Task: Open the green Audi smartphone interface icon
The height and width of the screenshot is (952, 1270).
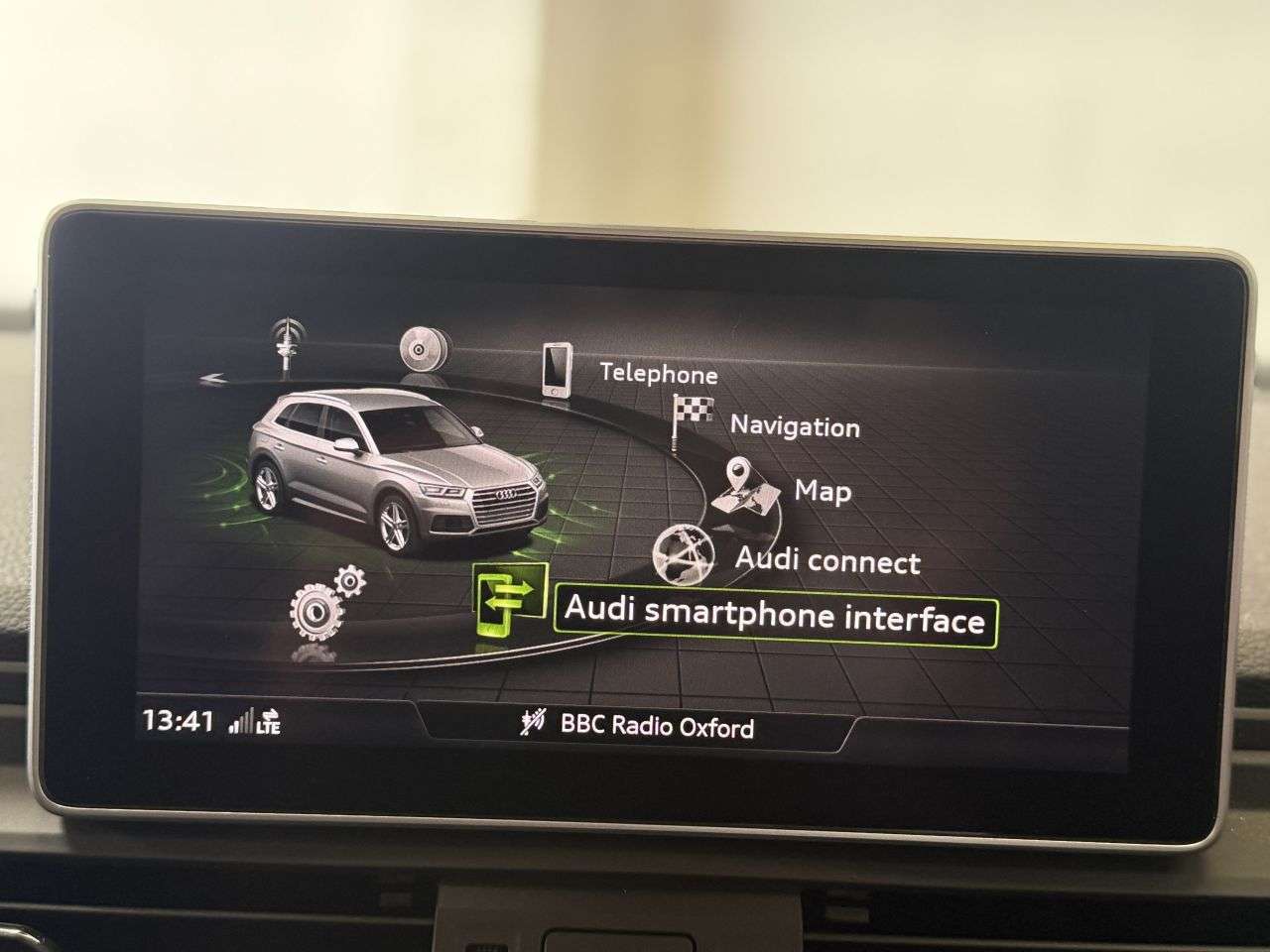Action: (x=508, y=602)
